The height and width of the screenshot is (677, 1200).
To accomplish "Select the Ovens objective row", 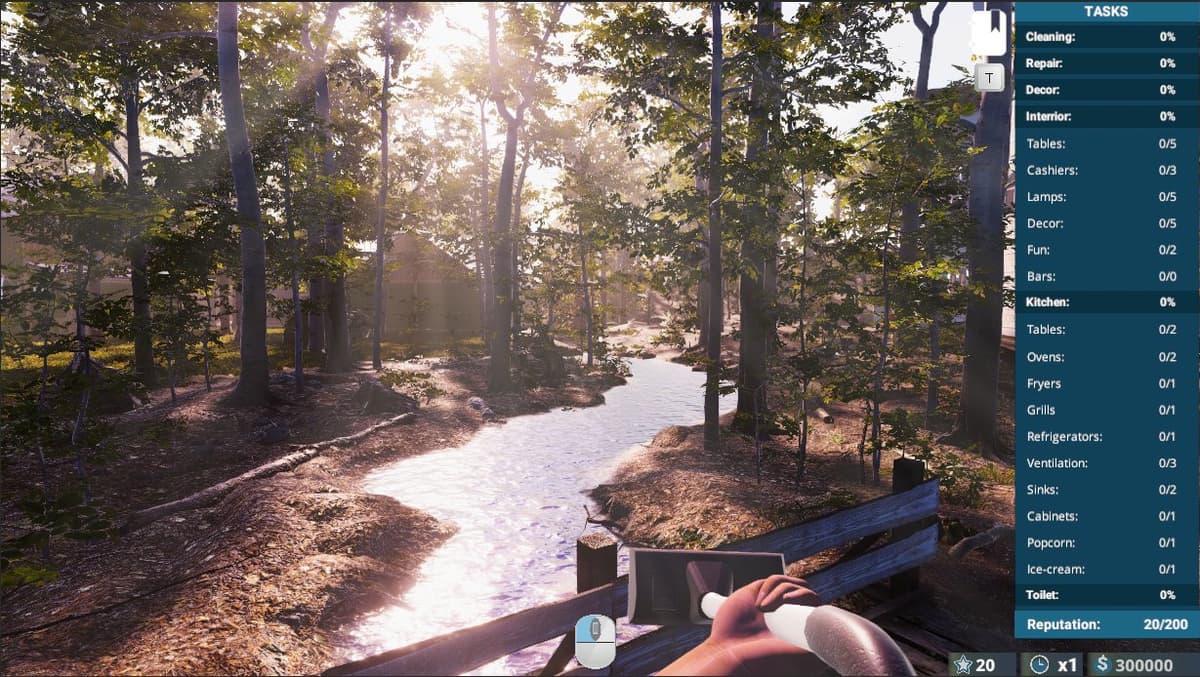I will pyautogui.click(x=1106, y=357).
